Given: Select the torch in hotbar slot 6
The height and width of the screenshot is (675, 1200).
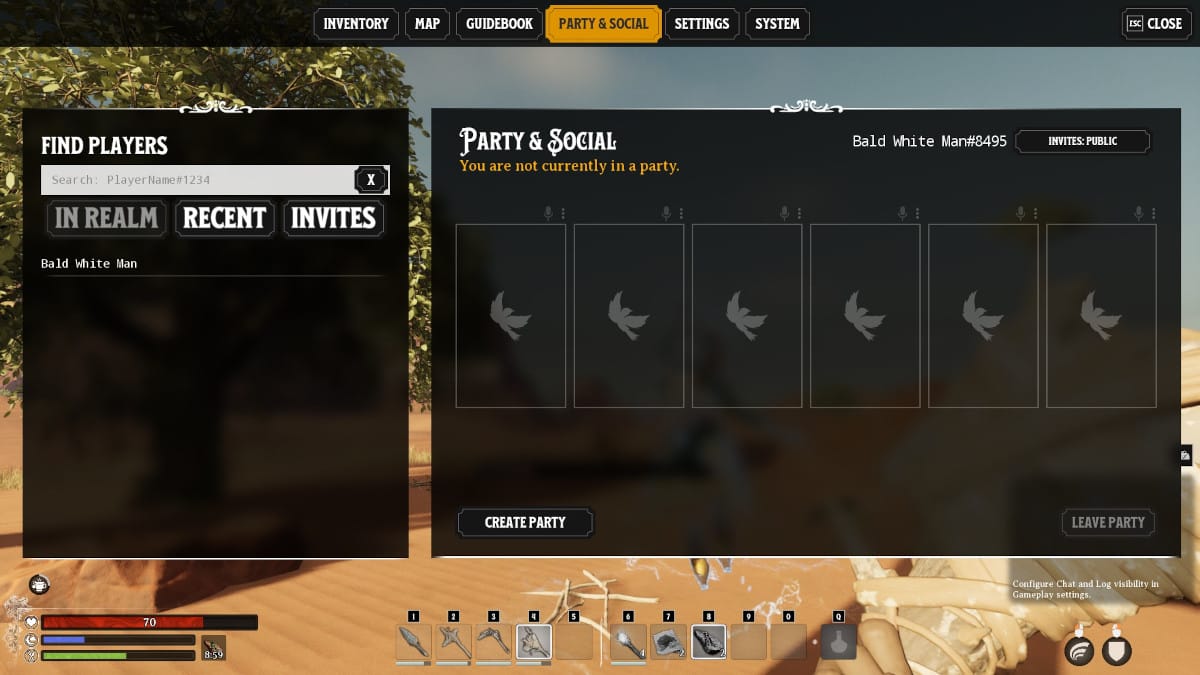Looking at the screenshot, I should pos(628,641).
